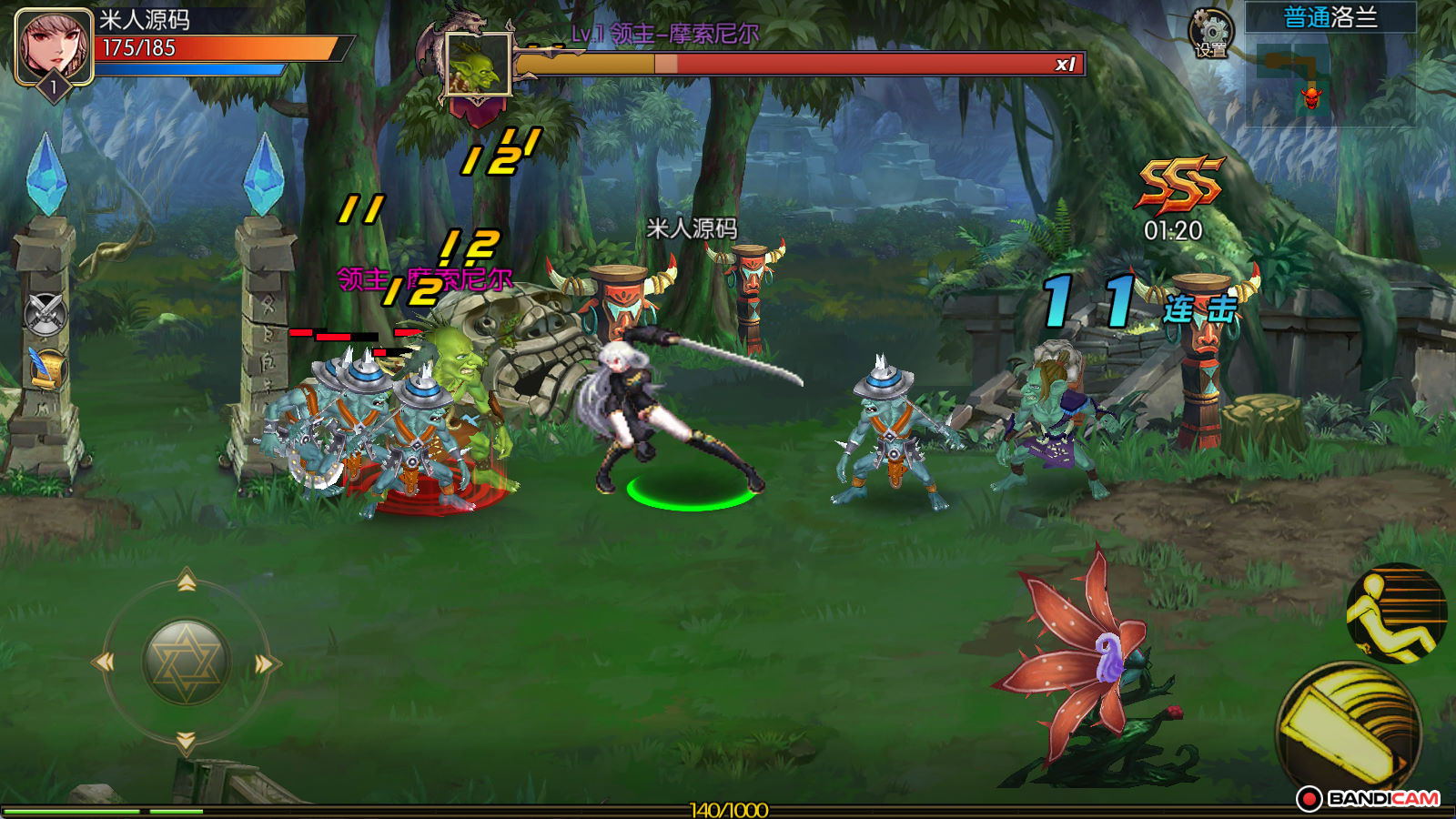This screenshot has width=1456, height=819.
Task: Tap the crossed swords icon
Action: (45, 314)
